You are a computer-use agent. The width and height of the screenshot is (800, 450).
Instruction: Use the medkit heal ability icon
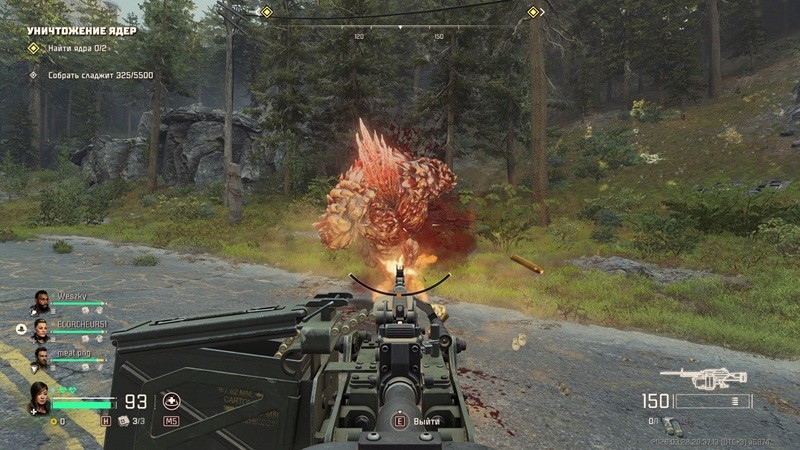click(171, 402)
